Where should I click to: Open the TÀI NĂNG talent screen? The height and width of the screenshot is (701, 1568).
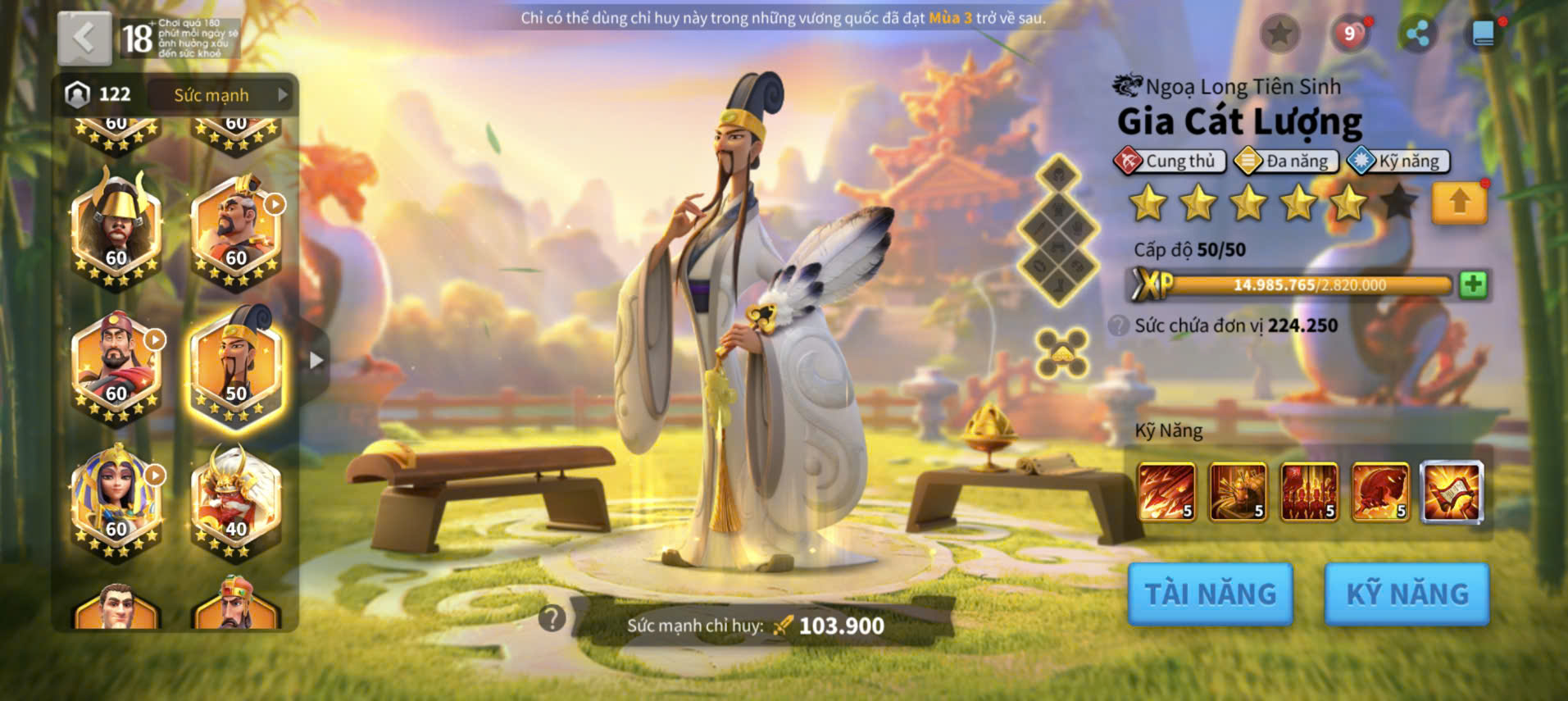tap(1210, 594)
